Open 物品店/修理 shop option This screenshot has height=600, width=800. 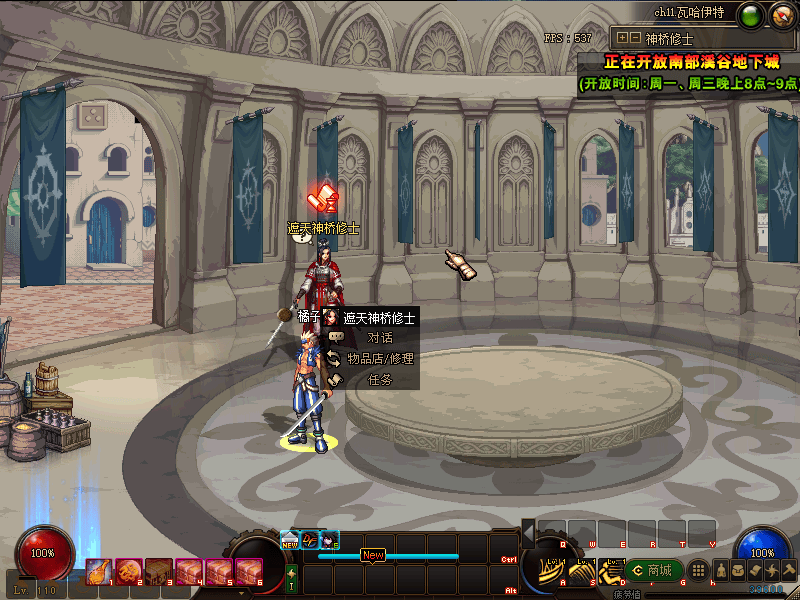point(380,358)
